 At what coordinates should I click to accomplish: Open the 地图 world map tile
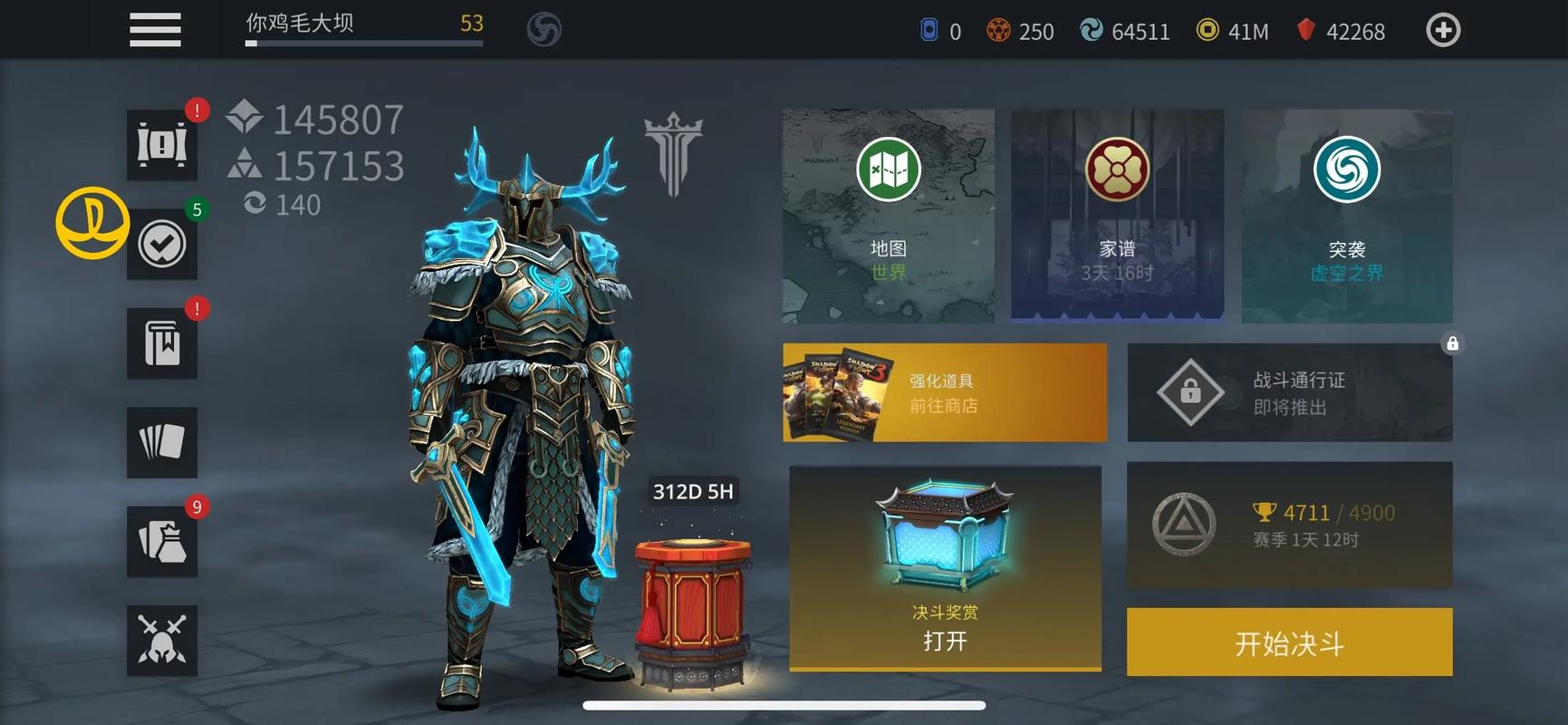(888, 216)
